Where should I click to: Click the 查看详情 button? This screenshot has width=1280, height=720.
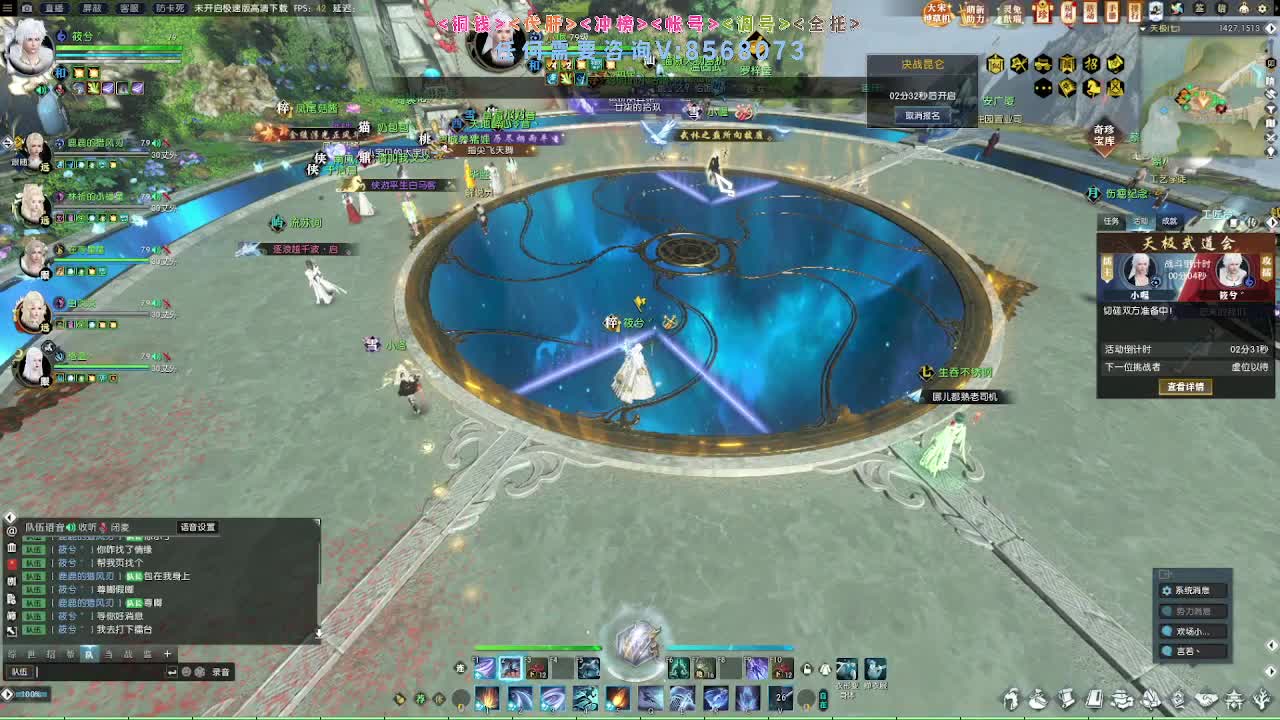pyautogui.click(x=1185, y=388)
